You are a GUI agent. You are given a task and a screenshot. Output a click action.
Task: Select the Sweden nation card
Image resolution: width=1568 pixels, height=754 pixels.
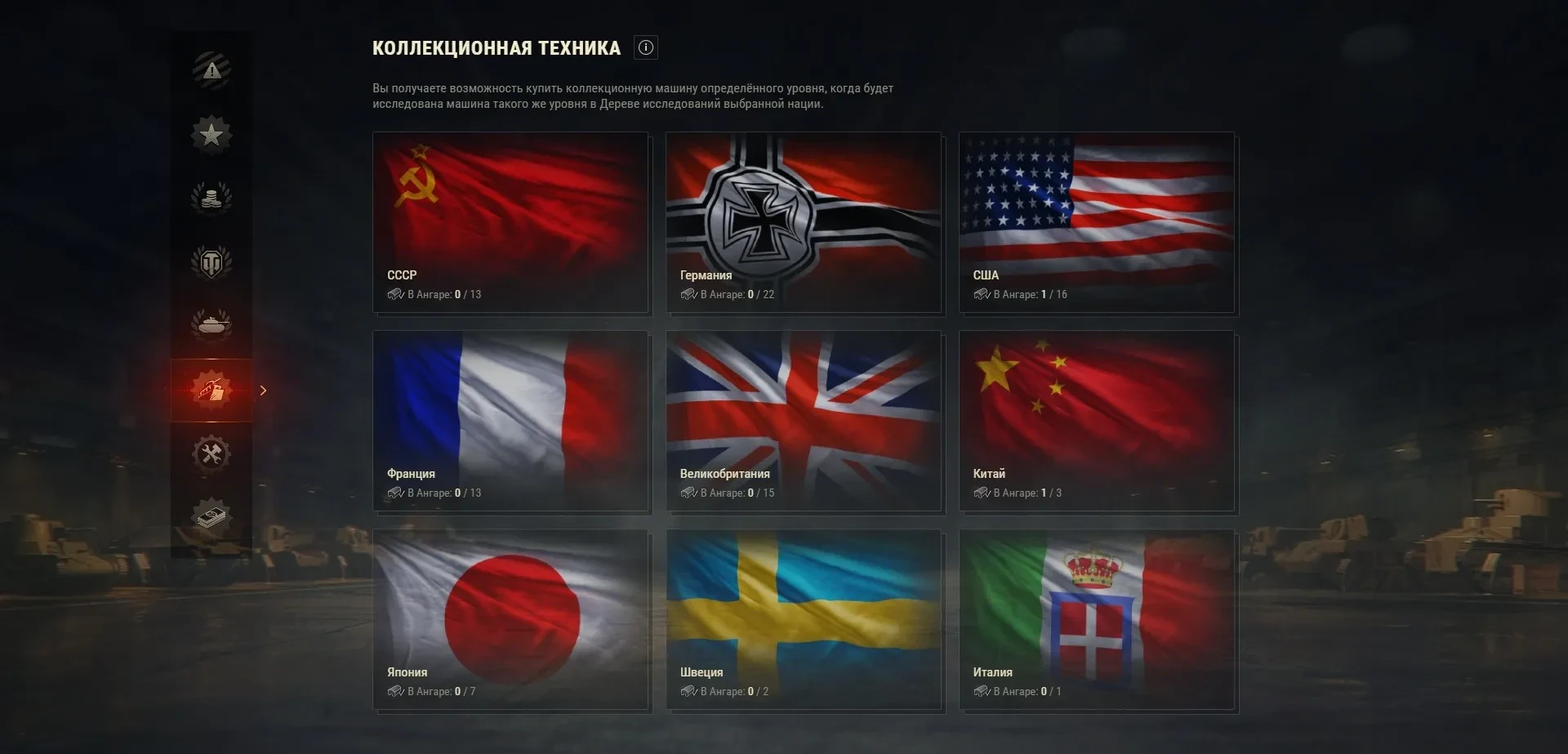click(x=804, y=619)
